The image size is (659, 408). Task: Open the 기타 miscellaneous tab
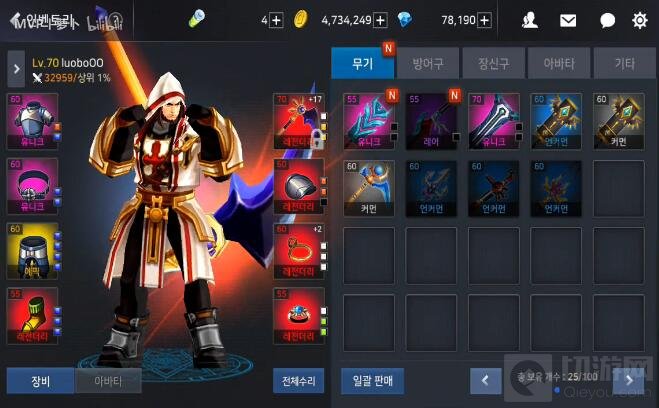tap(624, 64)
